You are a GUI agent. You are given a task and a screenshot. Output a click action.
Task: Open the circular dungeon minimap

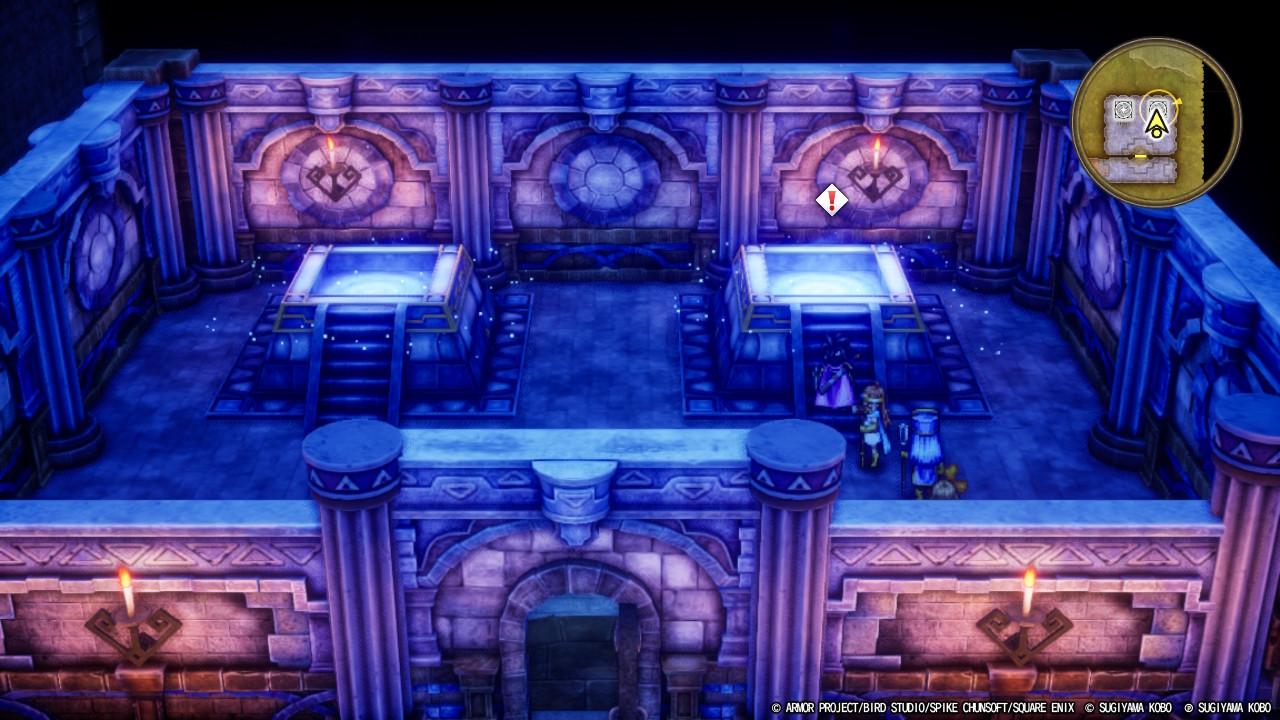pos(1155,122)
